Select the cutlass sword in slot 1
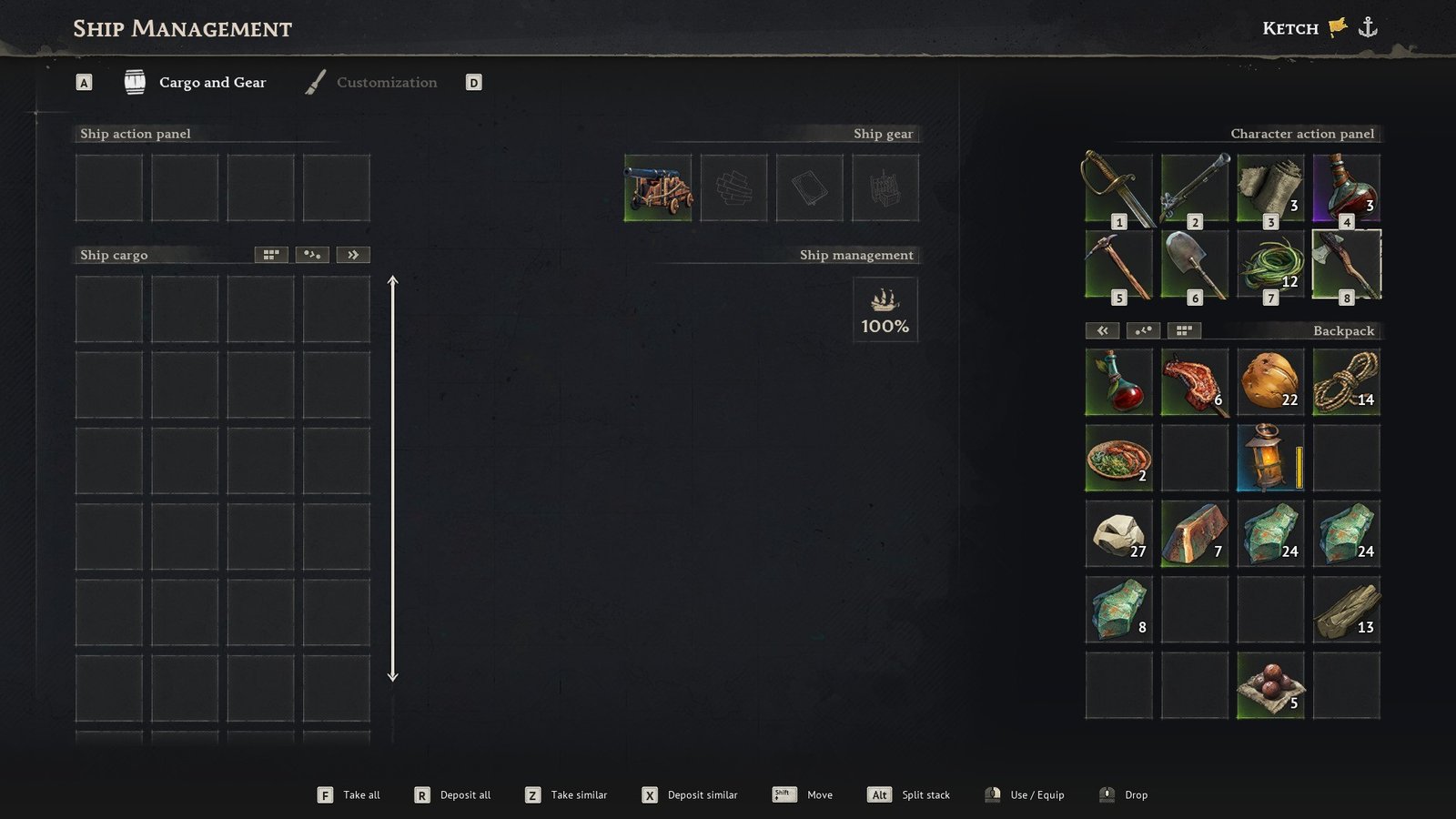Screen dimensions: 1456x819 (x=1118, y=188)
